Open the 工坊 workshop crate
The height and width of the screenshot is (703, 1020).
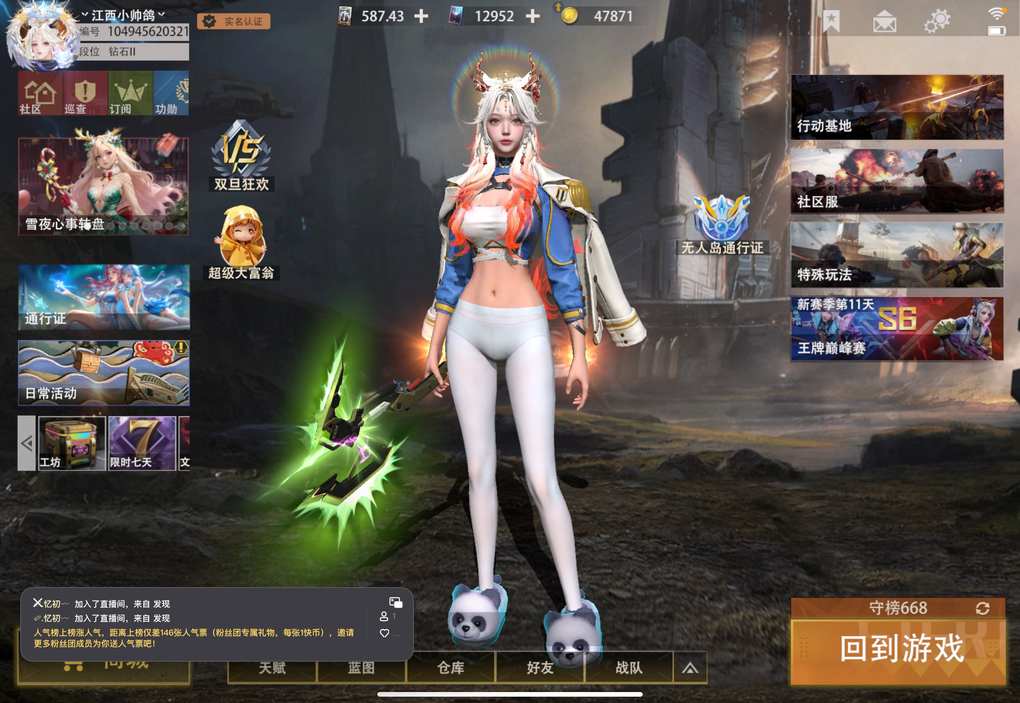pyautogui.click(x=71, y=443)
